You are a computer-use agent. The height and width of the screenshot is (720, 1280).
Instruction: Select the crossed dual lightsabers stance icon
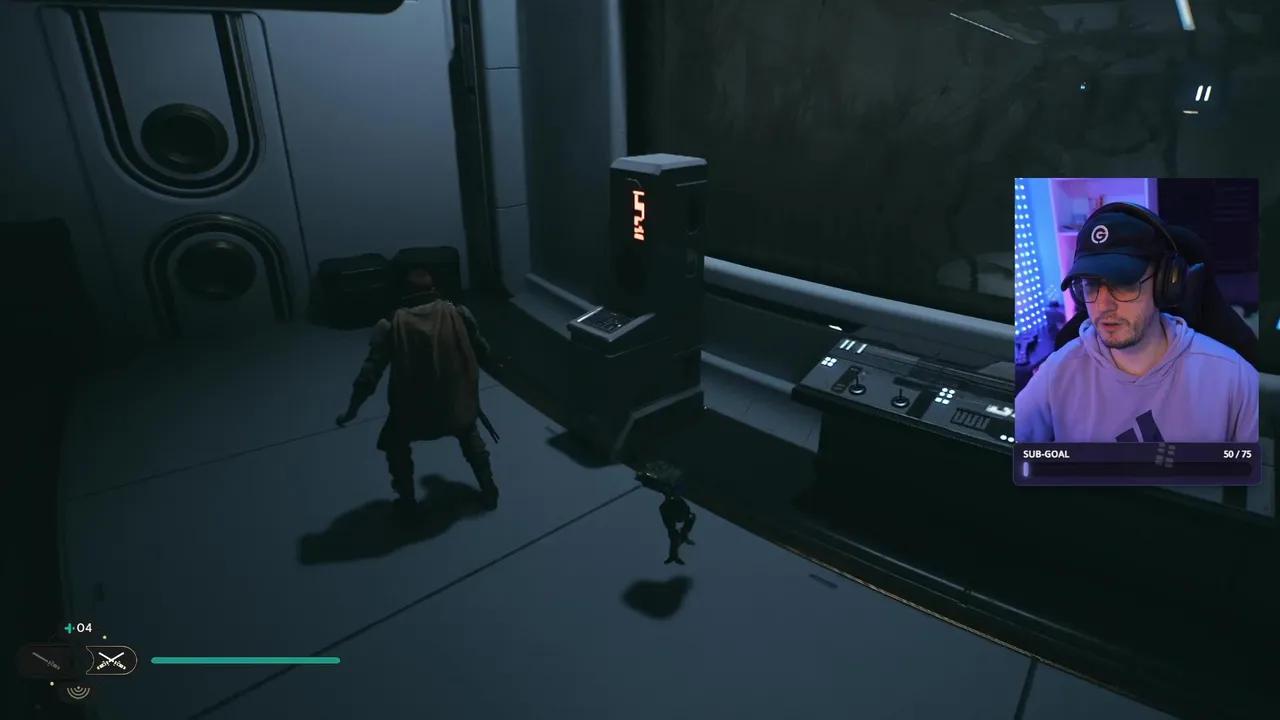[x=111, y=660]
